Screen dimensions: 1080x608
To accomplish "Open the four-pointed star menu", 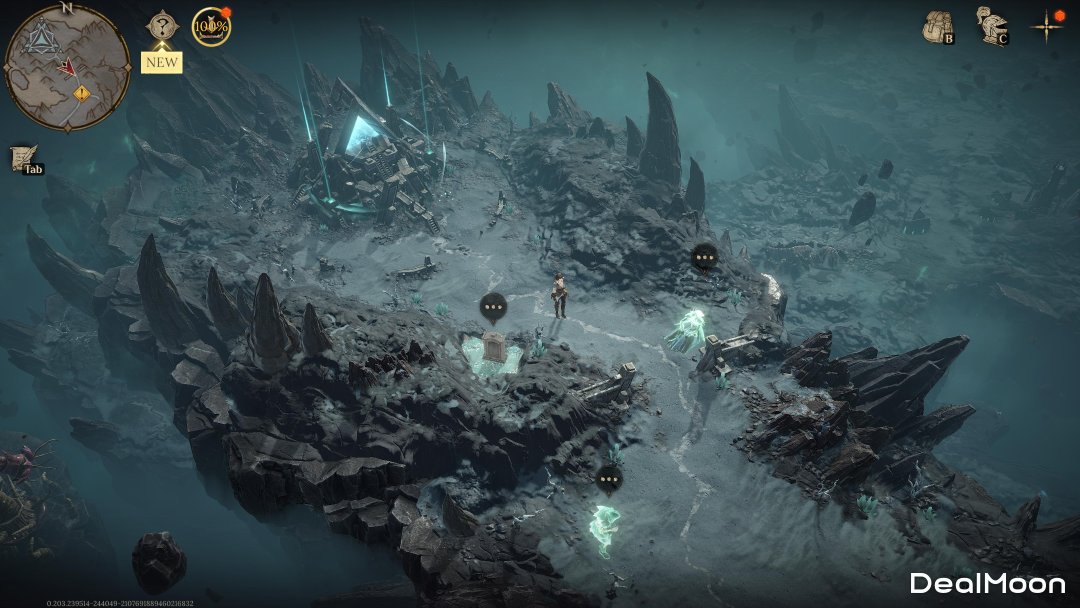I will (x=1047, y=27).
